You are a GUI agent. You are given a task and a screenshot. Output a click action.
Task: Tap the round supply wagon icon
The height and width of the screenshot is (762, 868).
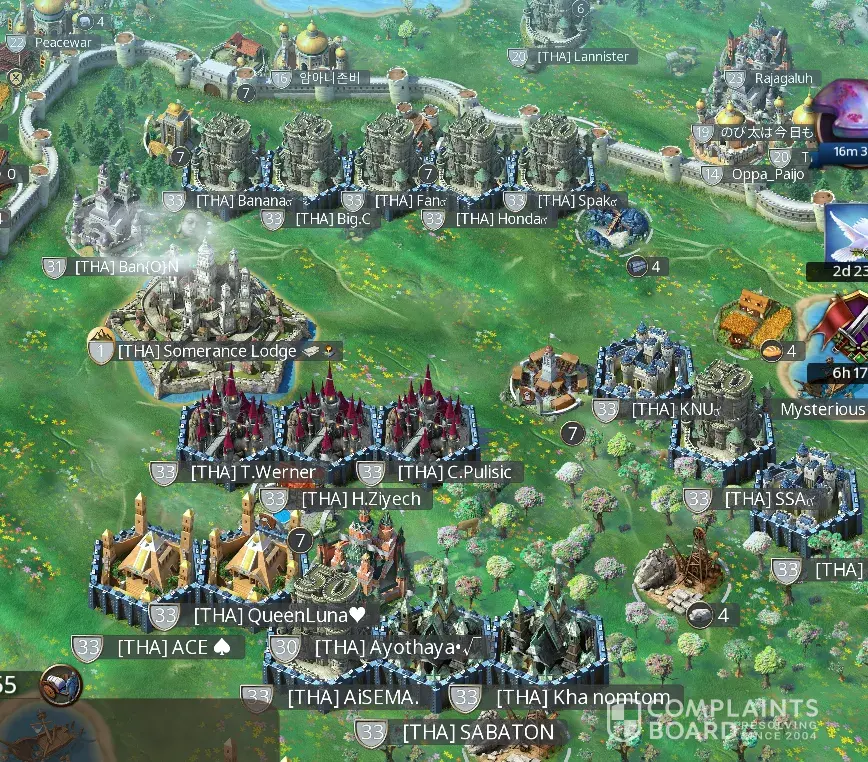click(60, 685)
